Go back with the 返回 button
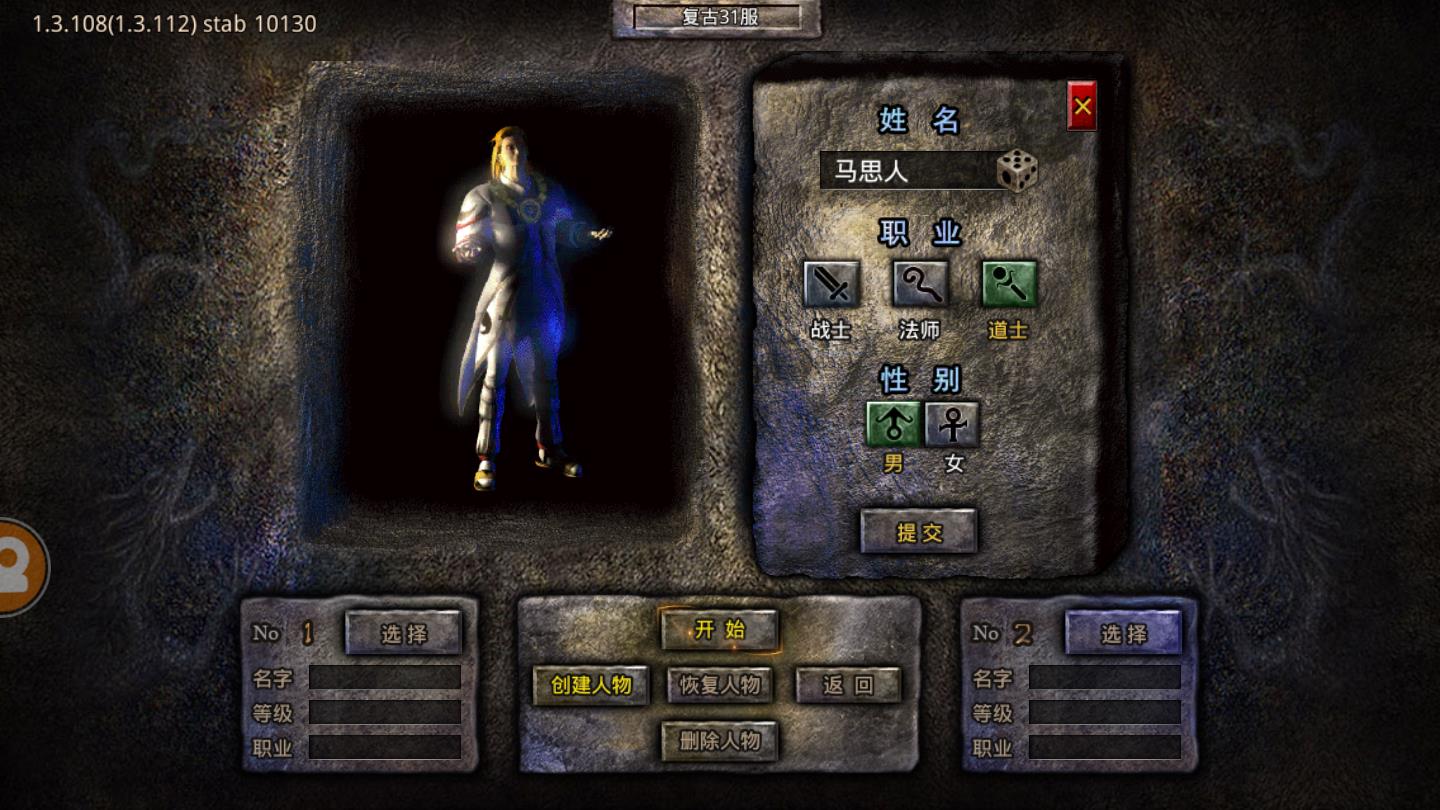This screenshot has height=810, width=1440. click(x=848, y=685)
